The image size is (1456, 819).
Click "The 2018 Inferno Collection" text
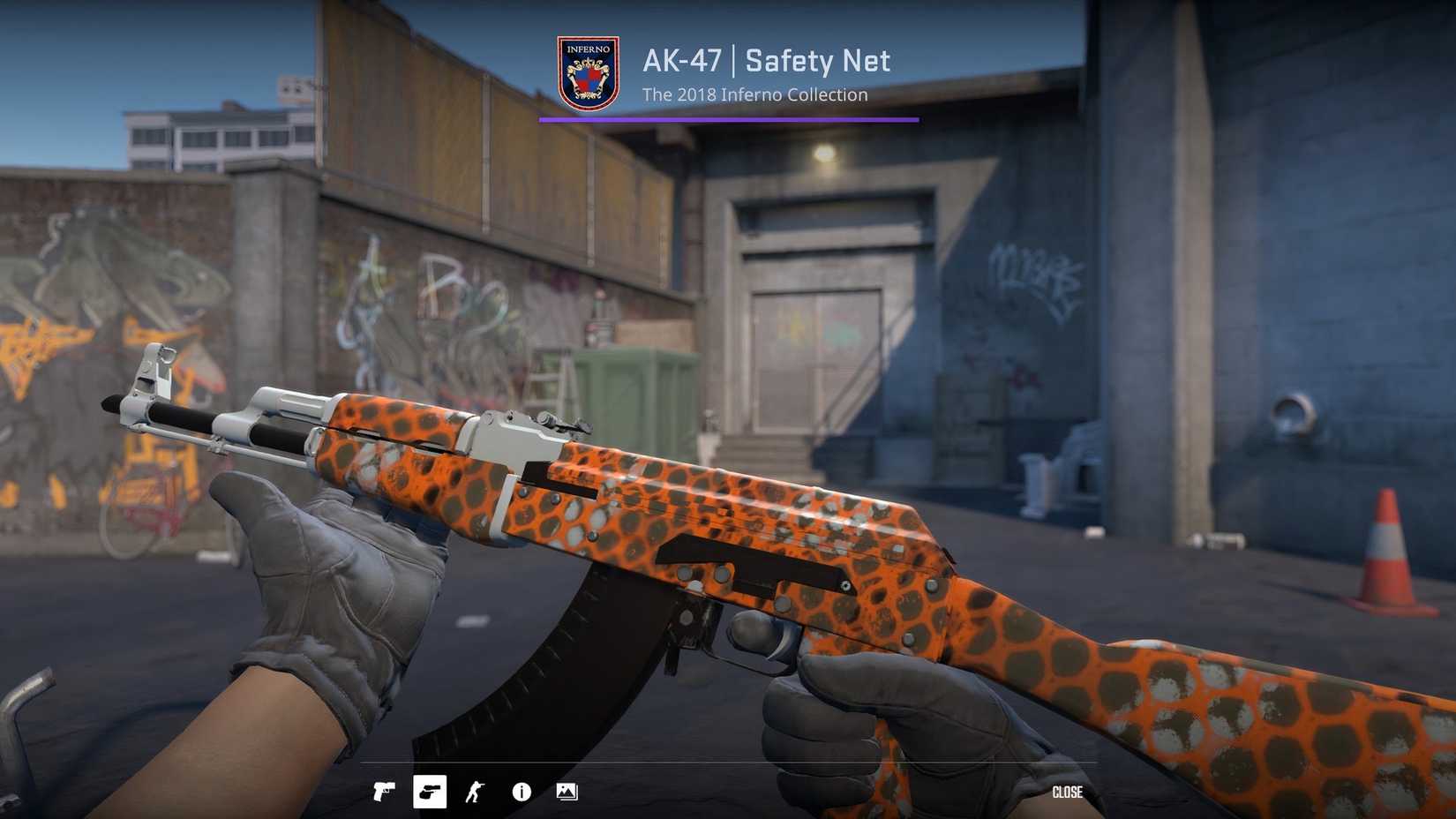tap(754, 94)
